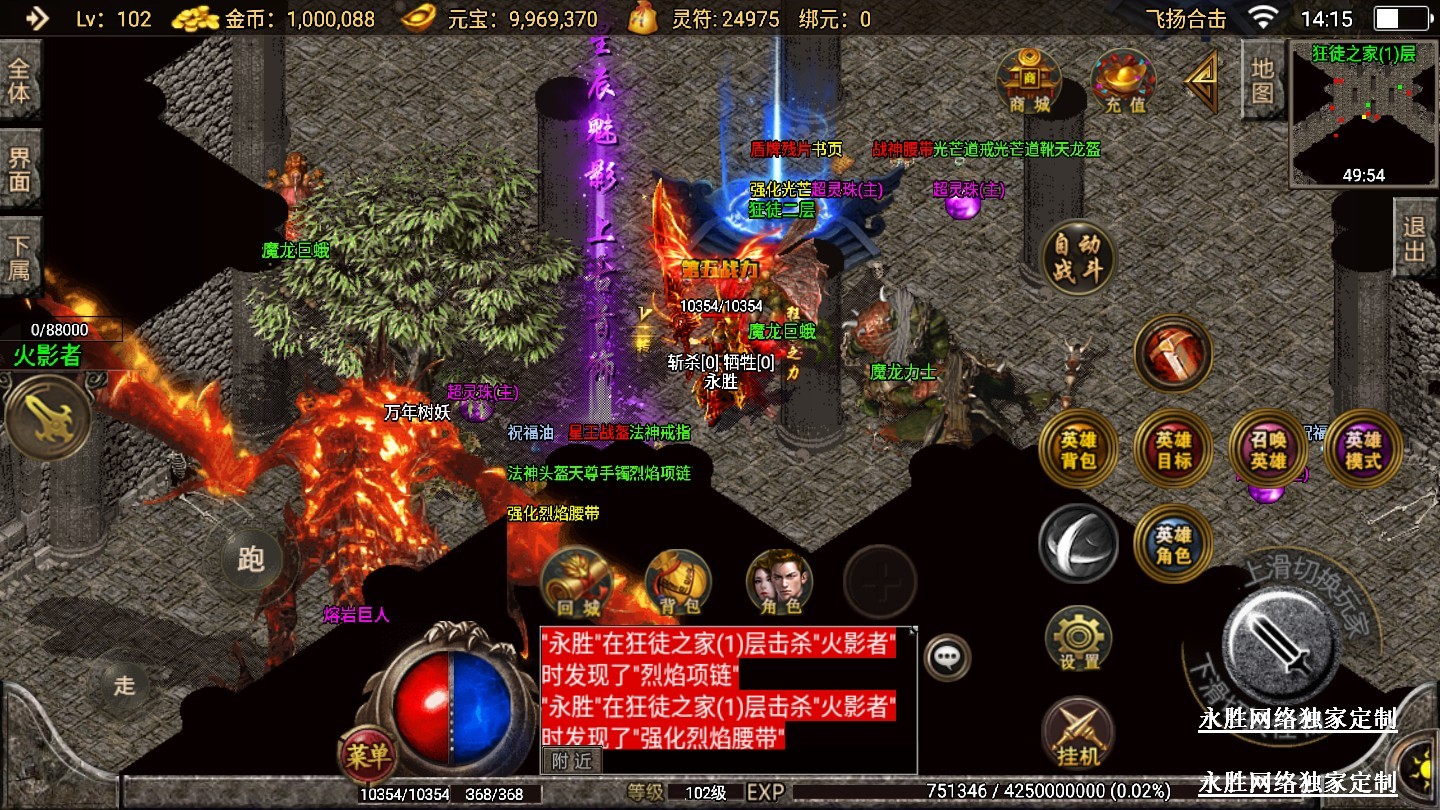Open the 商城 shop icon
This screenshot has width=1440, height=810.
(x=1029, y=80)
